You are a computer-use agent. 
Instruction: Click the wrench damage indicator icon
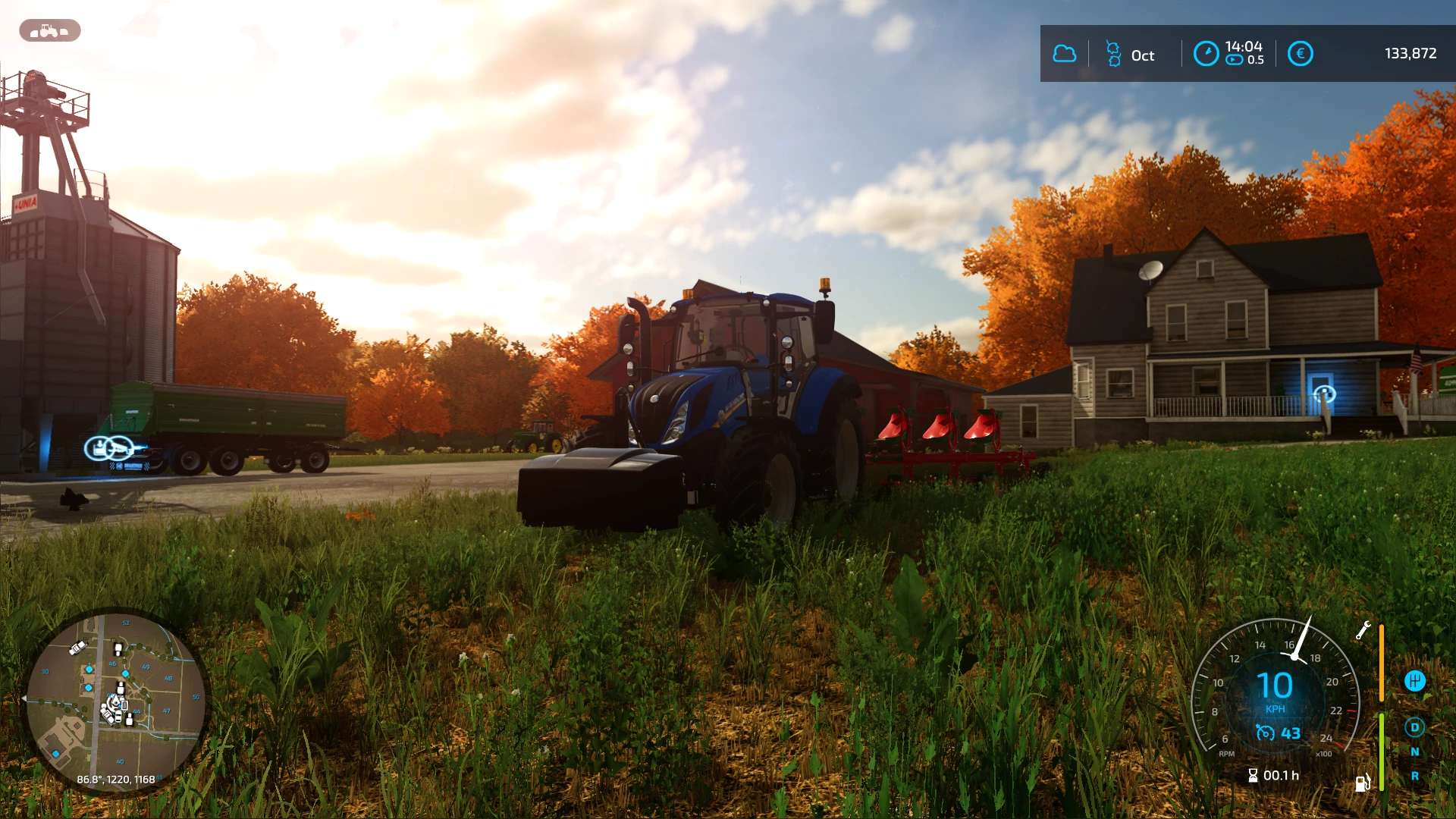click(1363, 630)
